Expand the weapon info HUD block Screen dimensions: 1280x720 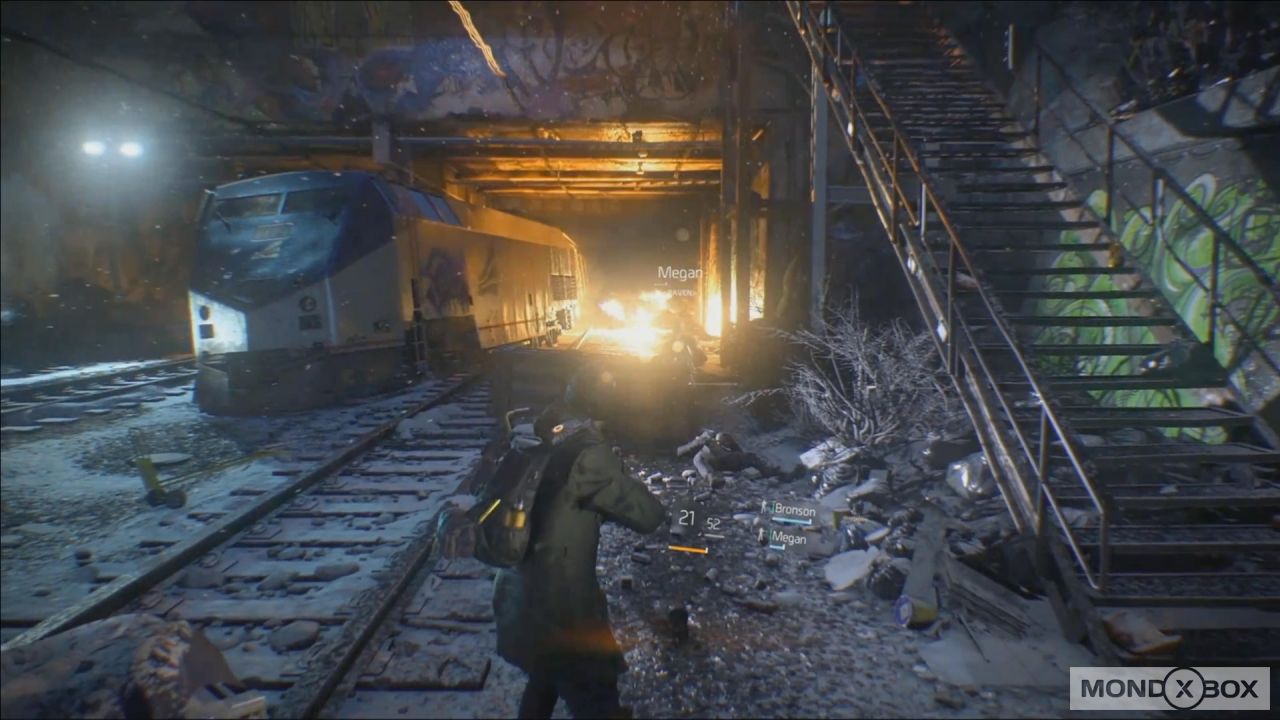pos(700,530)
